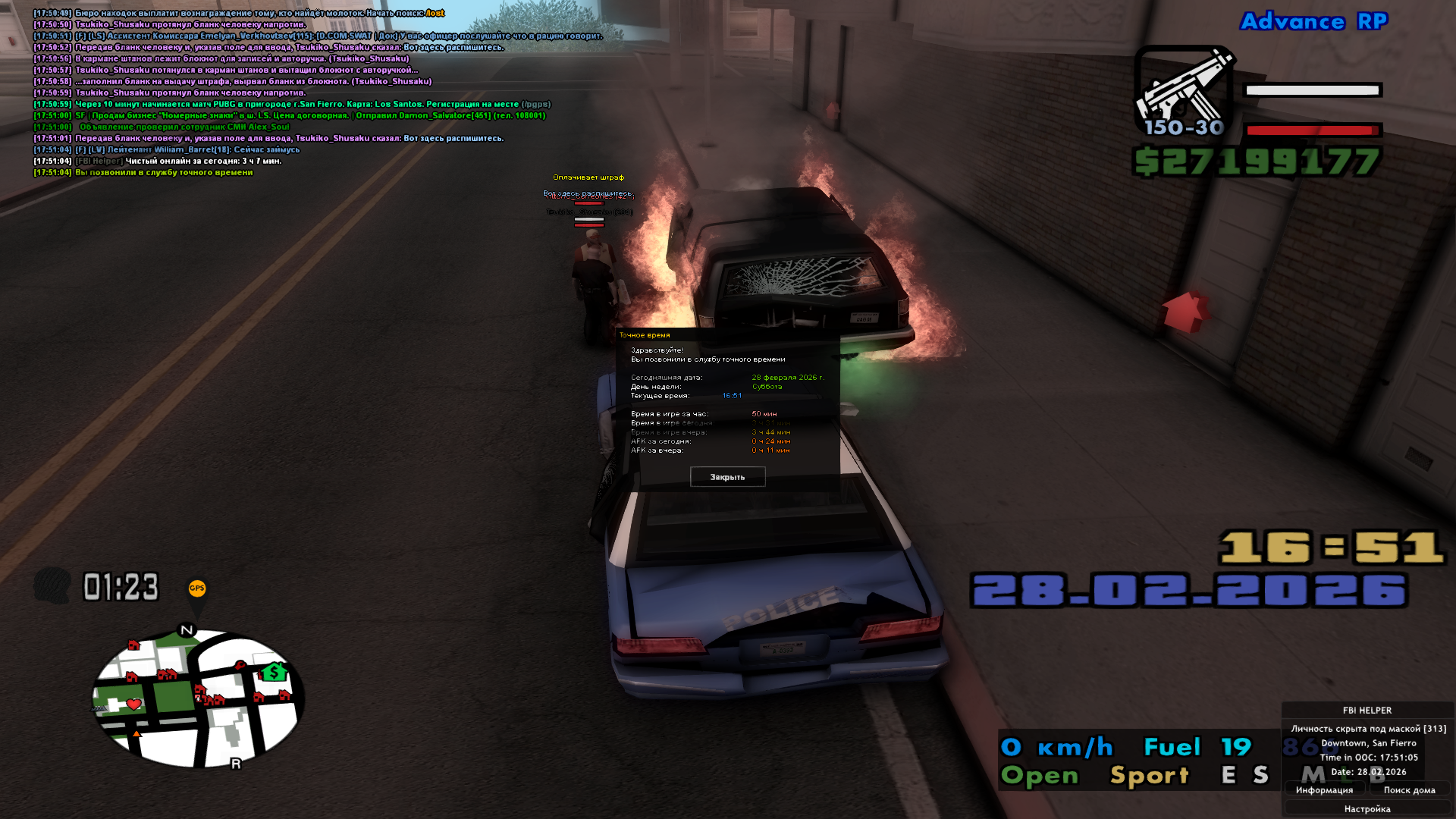Open the Информация section in FBI Helper
1456x819 pixels.
point(1324,790)
